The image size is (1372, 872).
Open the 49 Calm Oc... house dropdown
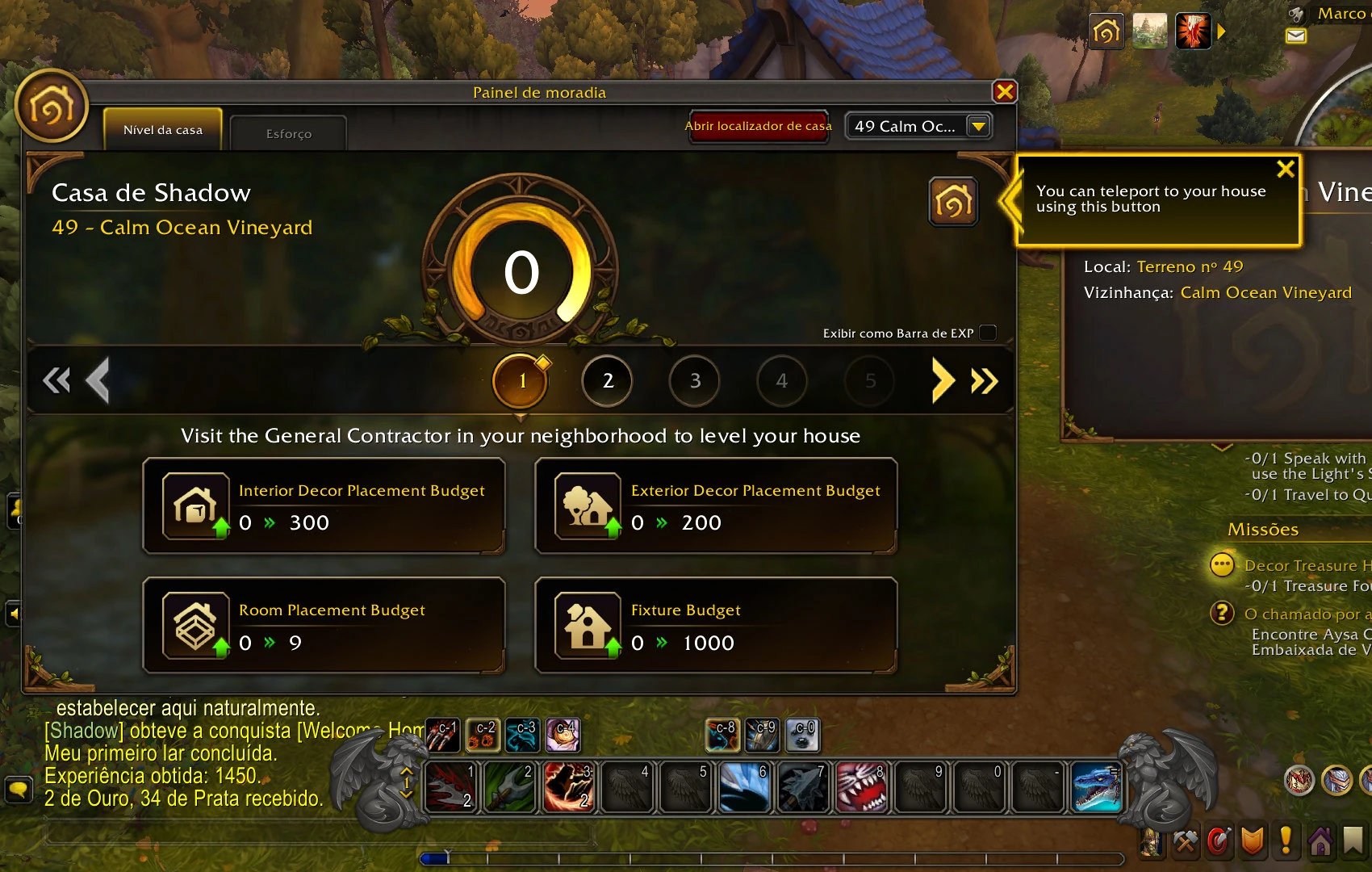click(978, 126)
